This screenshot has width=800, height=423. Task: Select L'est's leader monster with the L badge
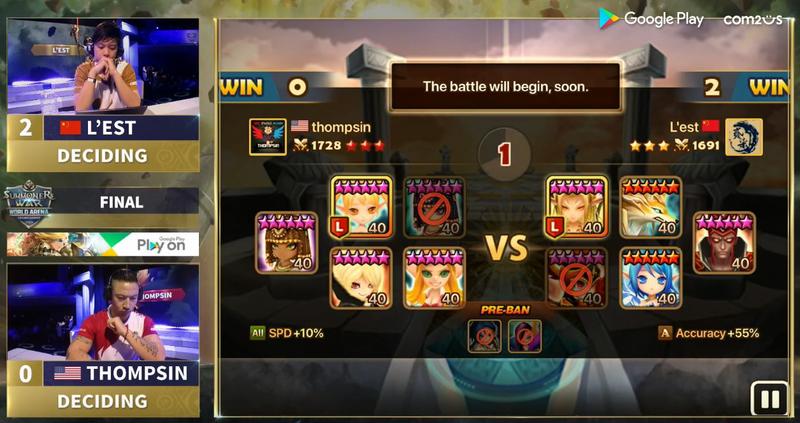(x=577, y=208)
